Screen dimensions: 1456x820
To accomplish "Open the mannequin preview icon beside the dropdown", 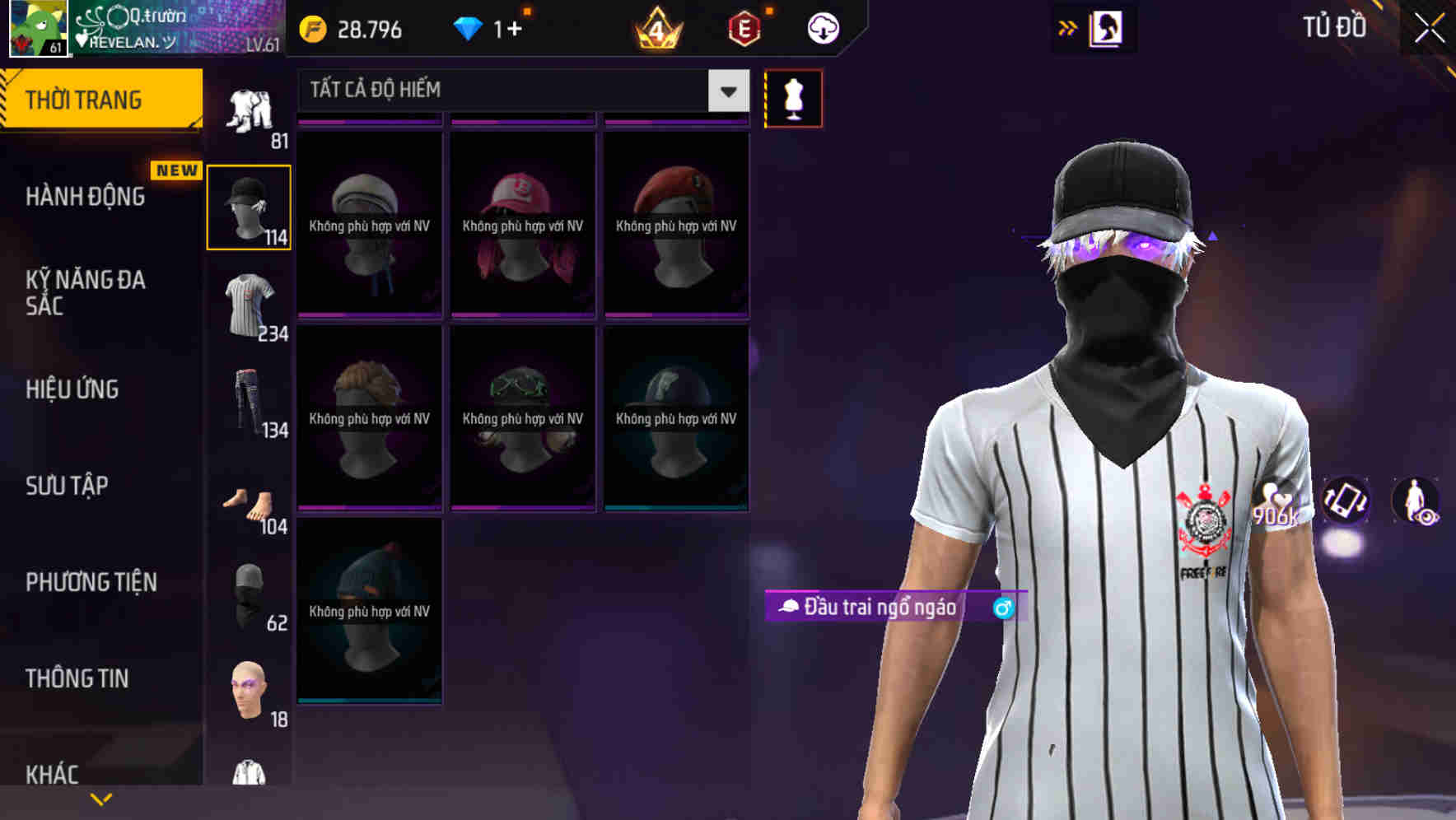I will (793, 97).
